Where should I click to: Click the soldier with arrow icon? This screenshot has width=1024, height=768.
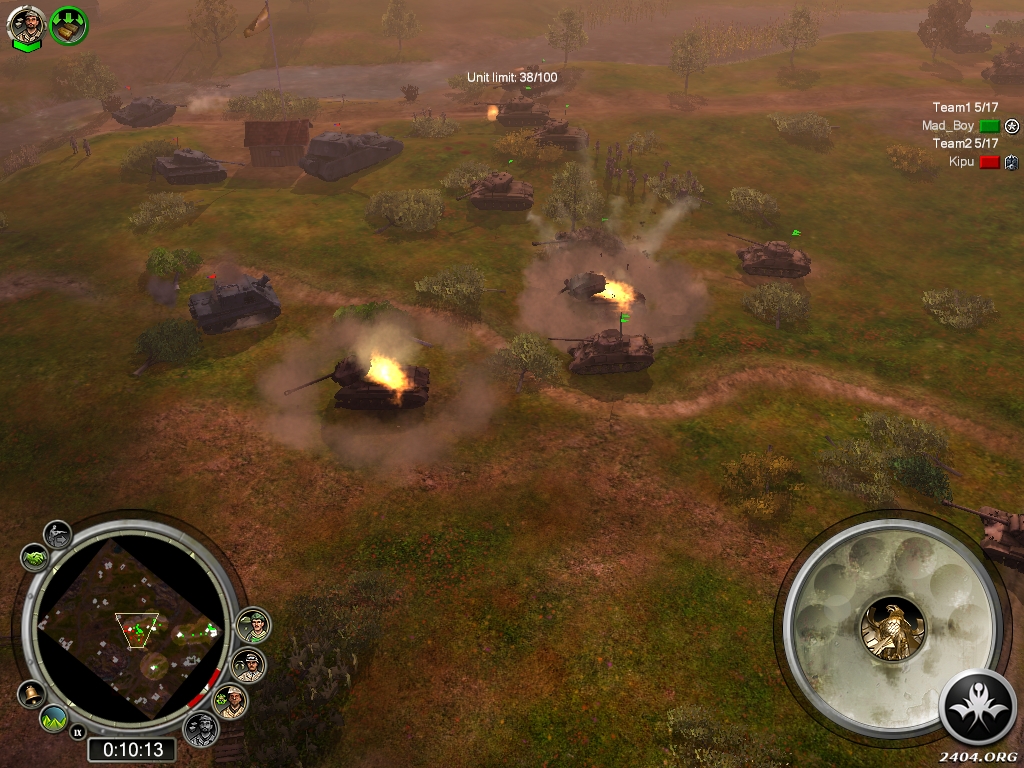(x=58, y=534)
